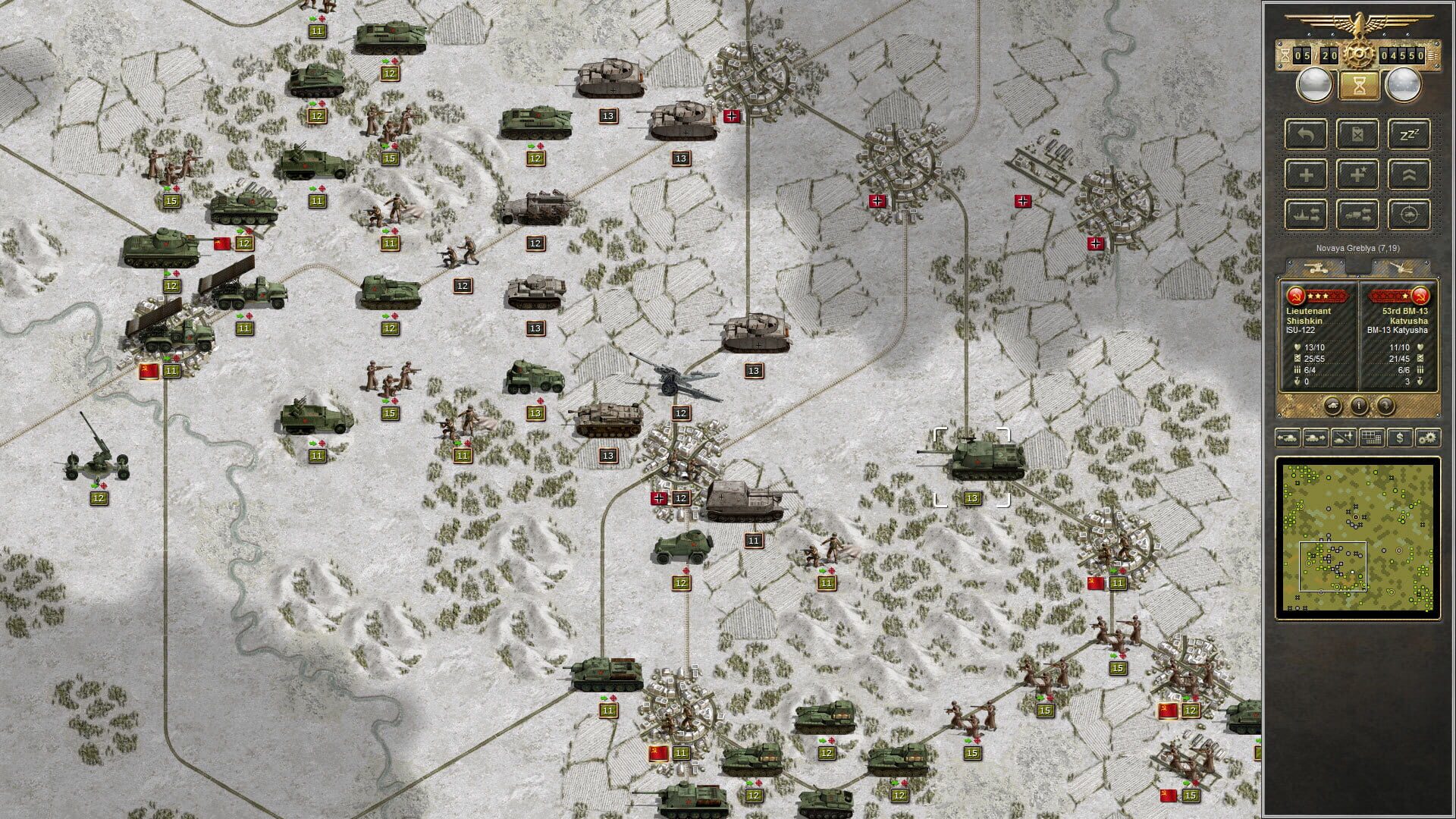Put the selected unit to sleep with Zzz

(x=1409, y=133)
